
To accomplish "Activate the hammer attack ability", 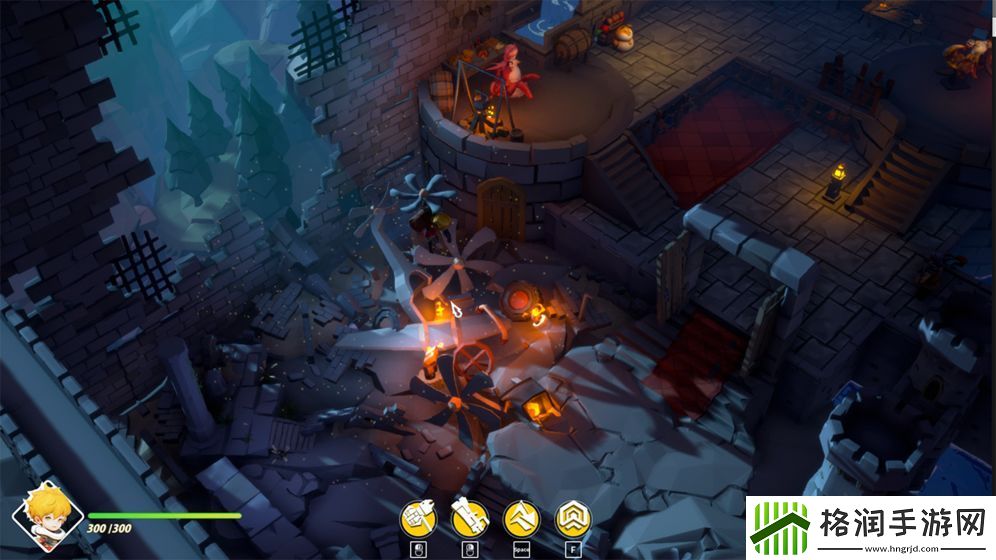I will (x=418, y=517).
